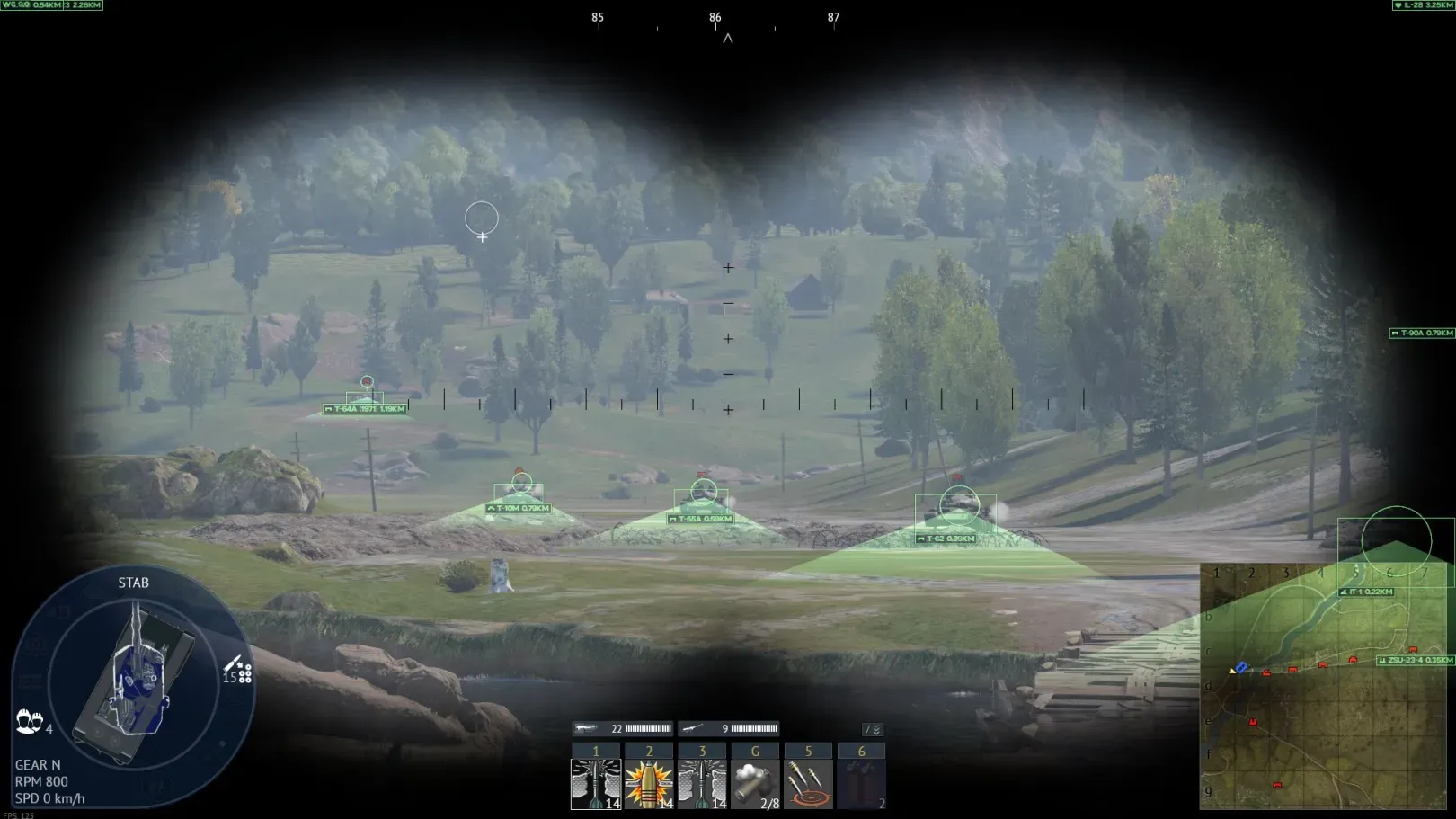Click the crew members icon
Viewport: 1456px width, 819px height.
point(29,721)
